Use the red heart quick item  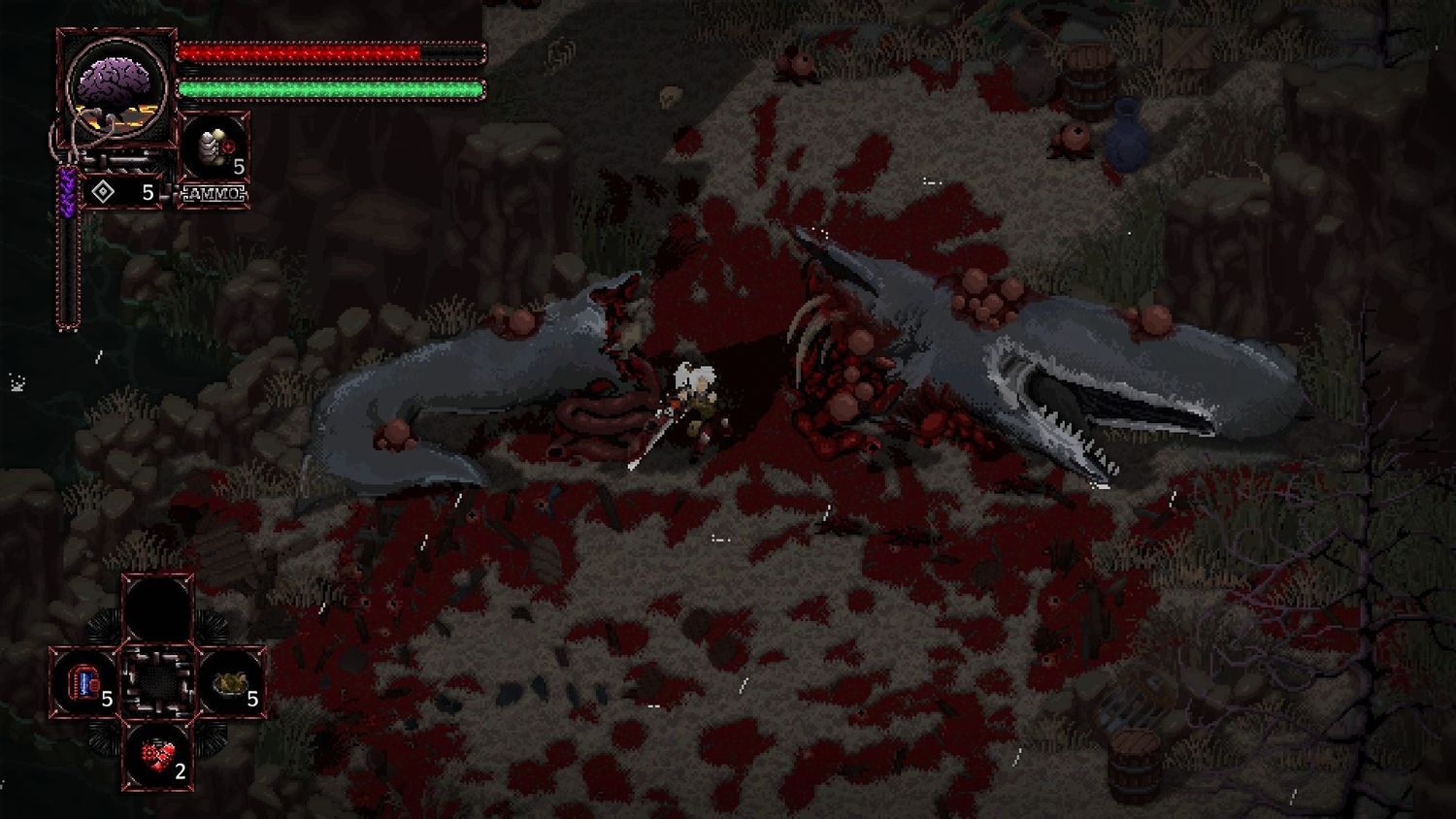(x=157, y=753)
